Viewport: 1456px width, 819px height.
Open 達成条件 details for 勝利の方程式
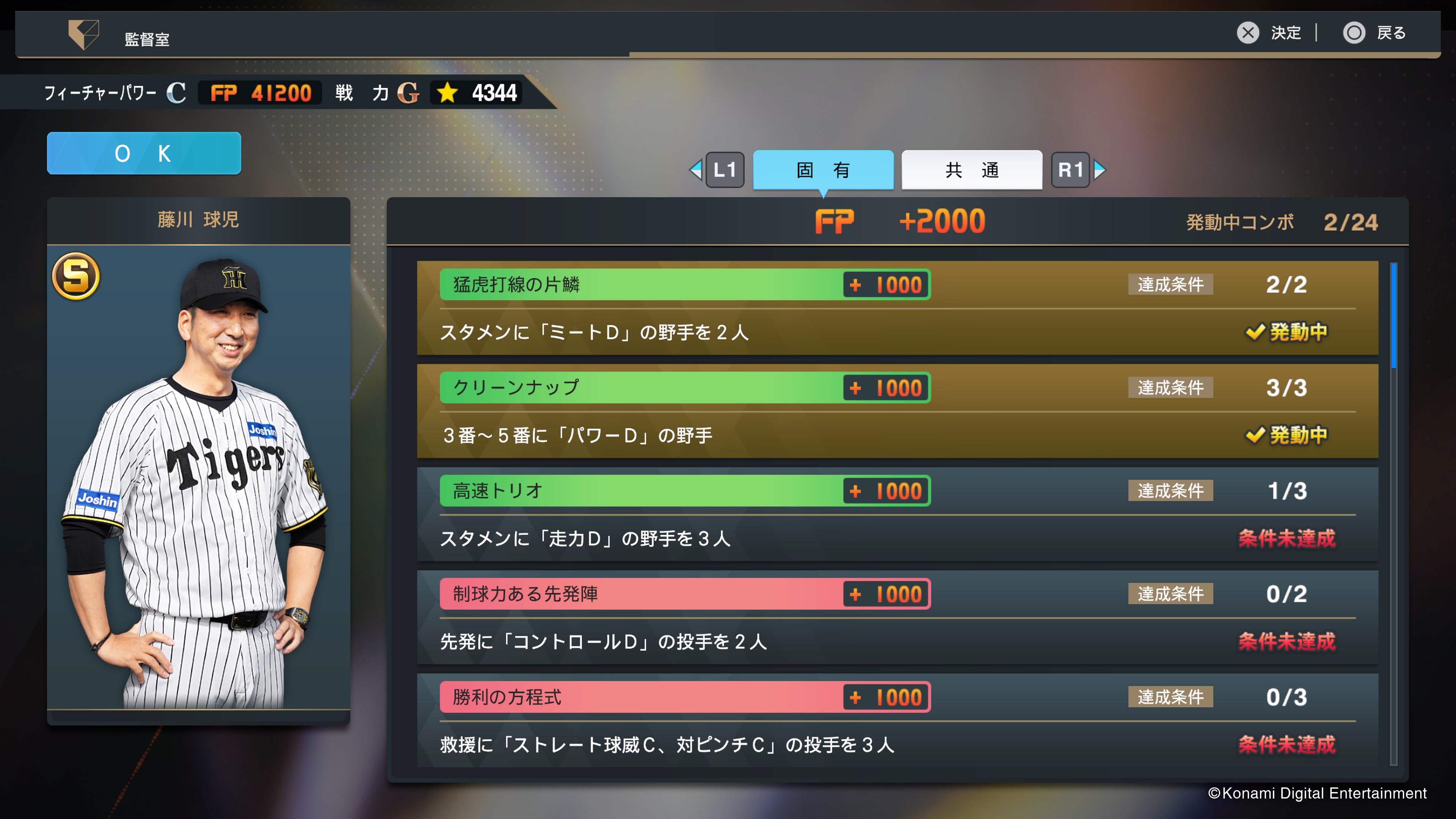1170,697
